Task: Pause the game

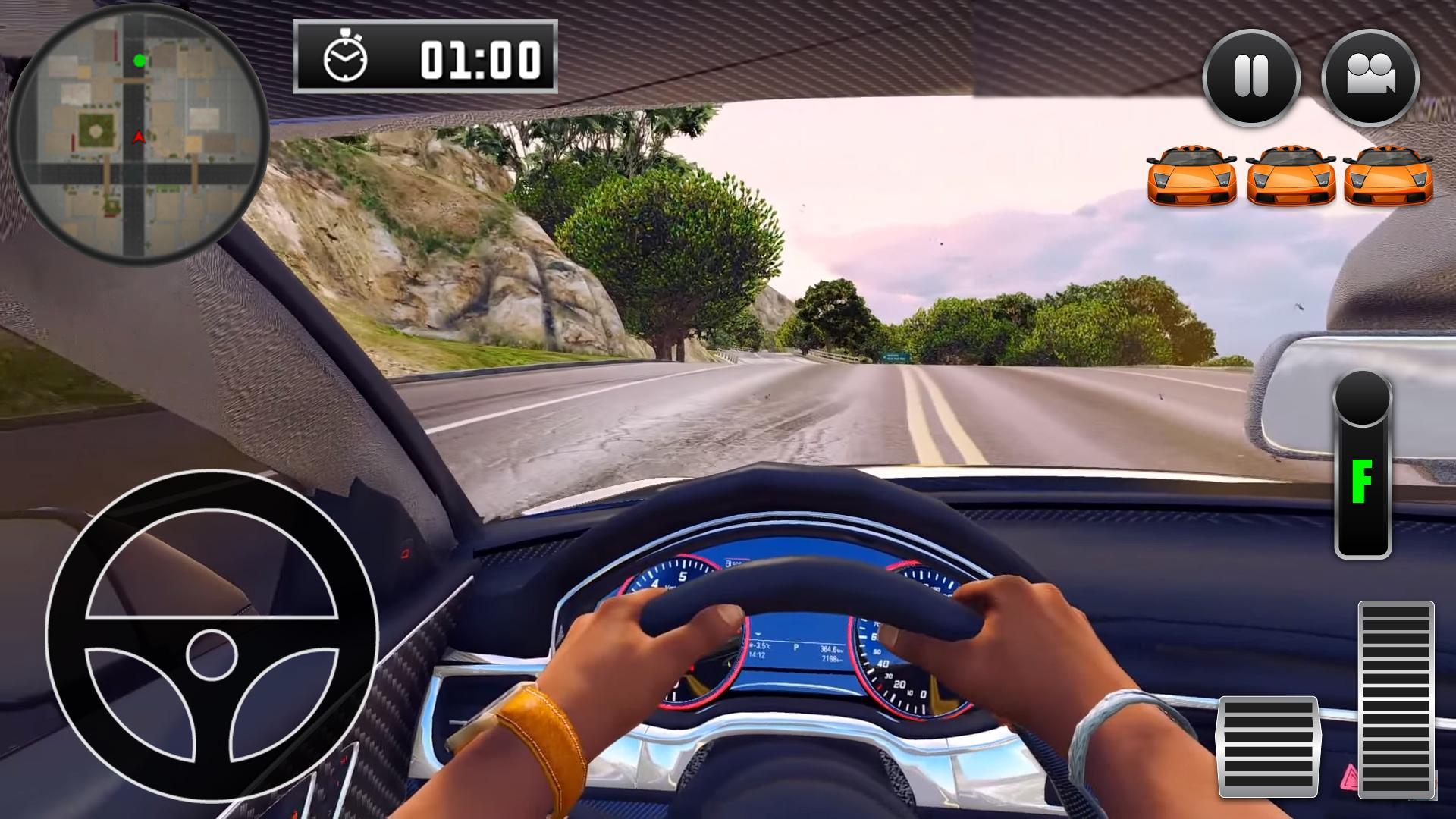Action: (1251, 77)
